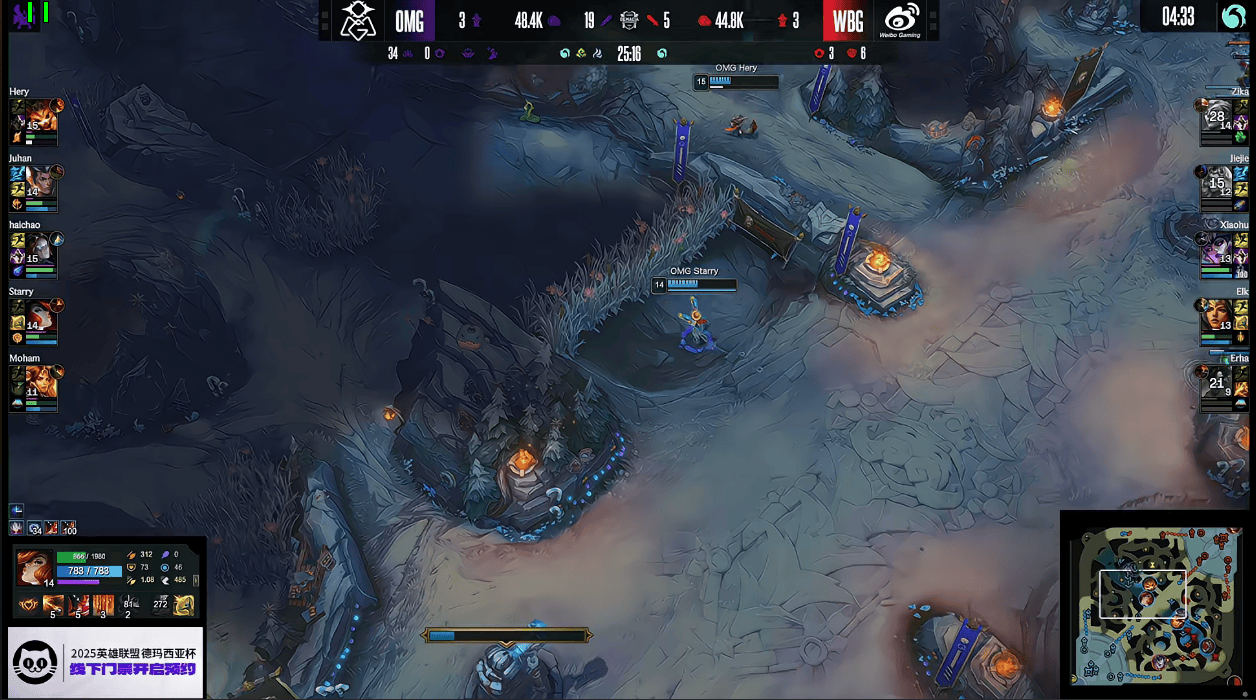Click the minimap

pos(1154,605)
